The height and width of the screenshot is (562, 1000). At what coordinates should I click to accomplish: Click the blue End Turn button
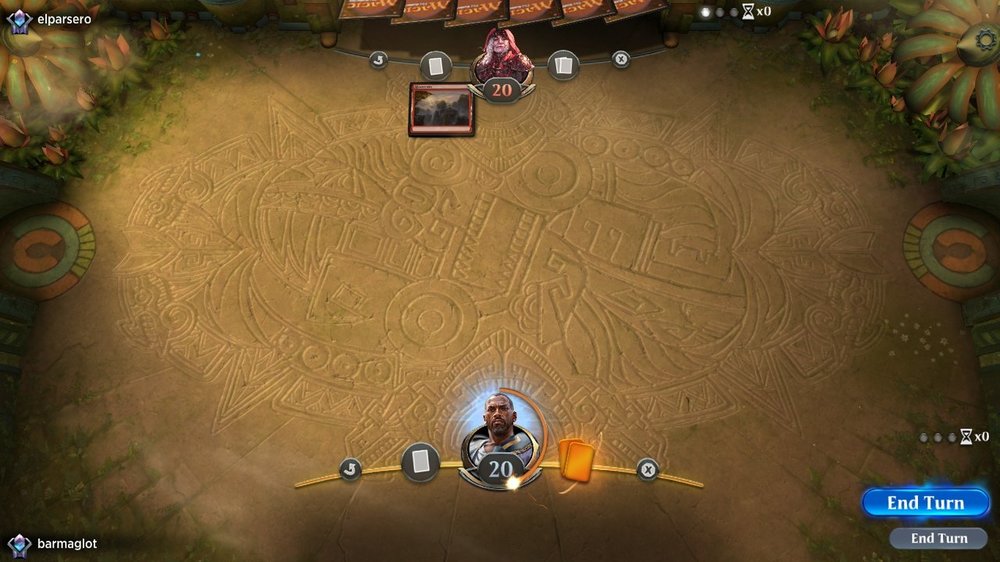[925, 503]
